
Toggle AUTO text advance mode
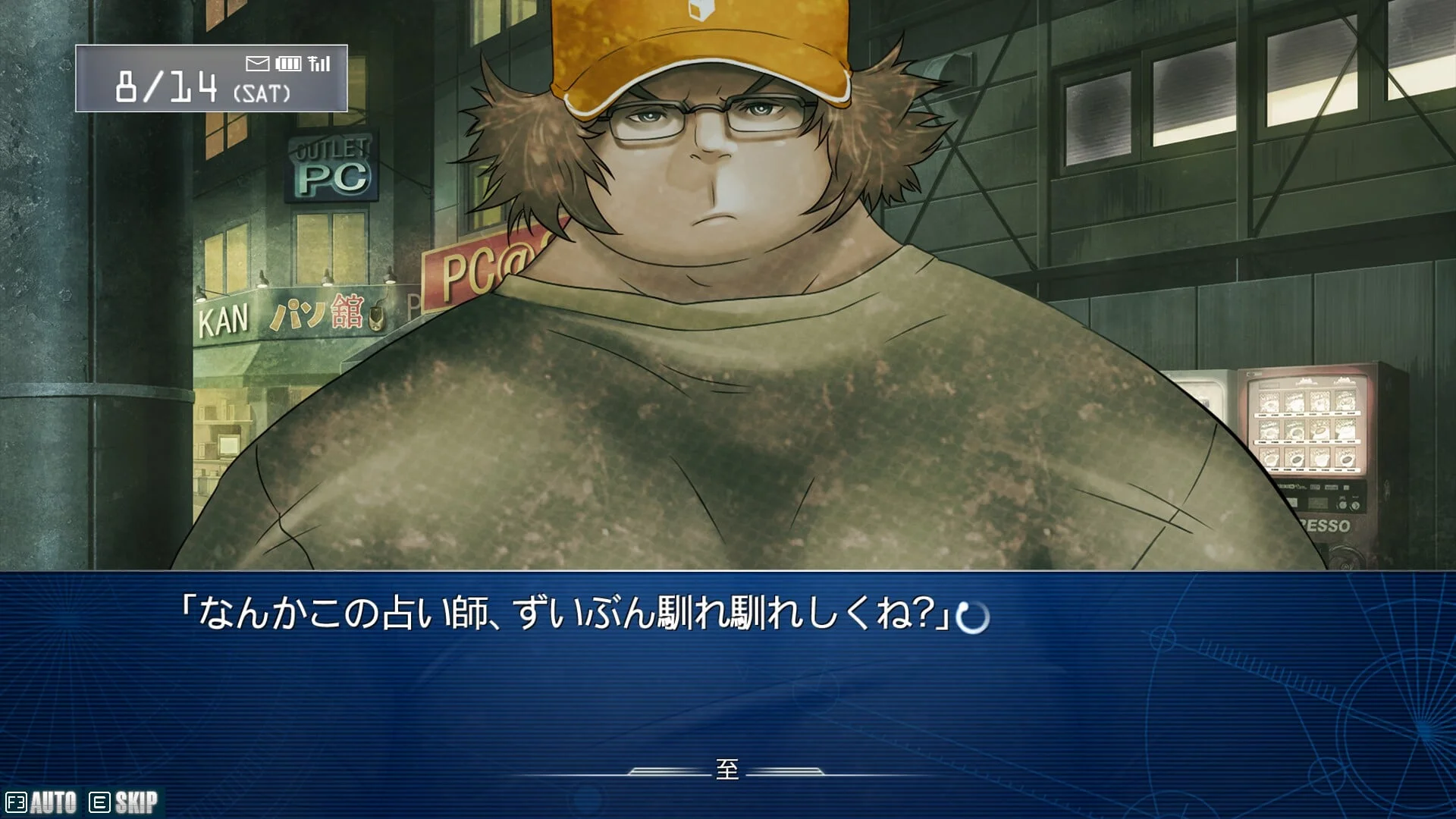pyautogui.click(x=42, y=802)
